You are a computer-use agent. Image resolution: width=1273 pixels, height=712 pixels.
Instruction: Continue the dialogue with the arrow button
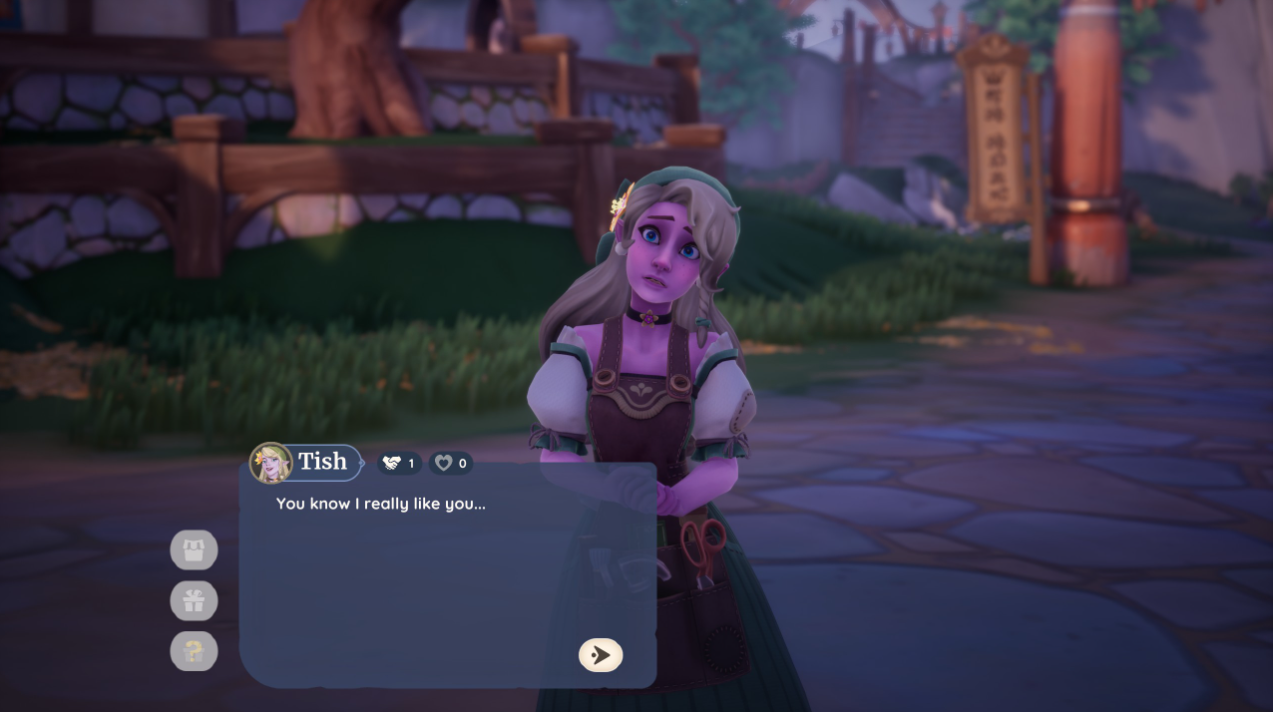pyautogui.click(x=600, y=655)
